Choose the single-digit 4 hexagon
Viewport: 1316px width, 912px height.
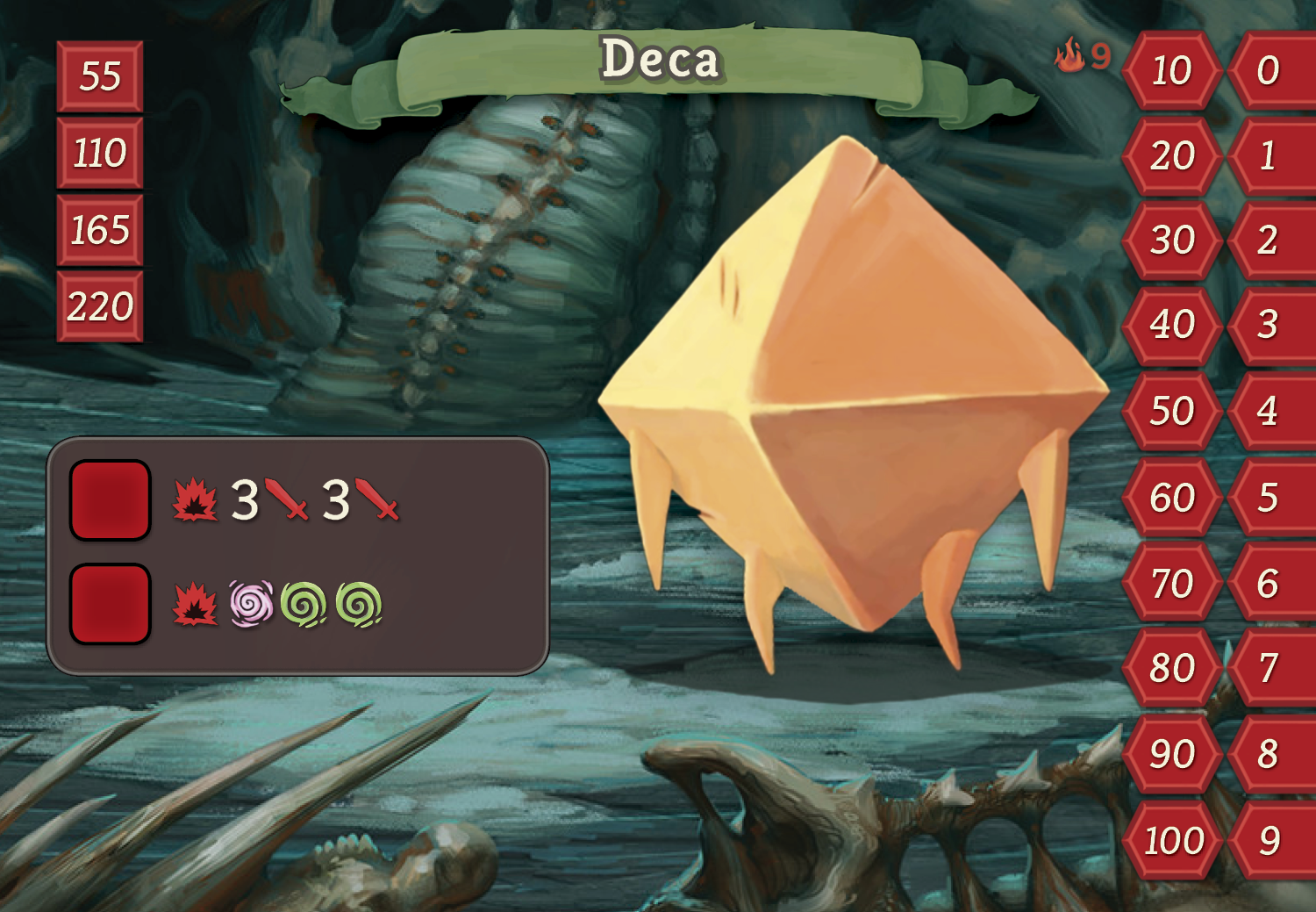(x=1269, y=411)
